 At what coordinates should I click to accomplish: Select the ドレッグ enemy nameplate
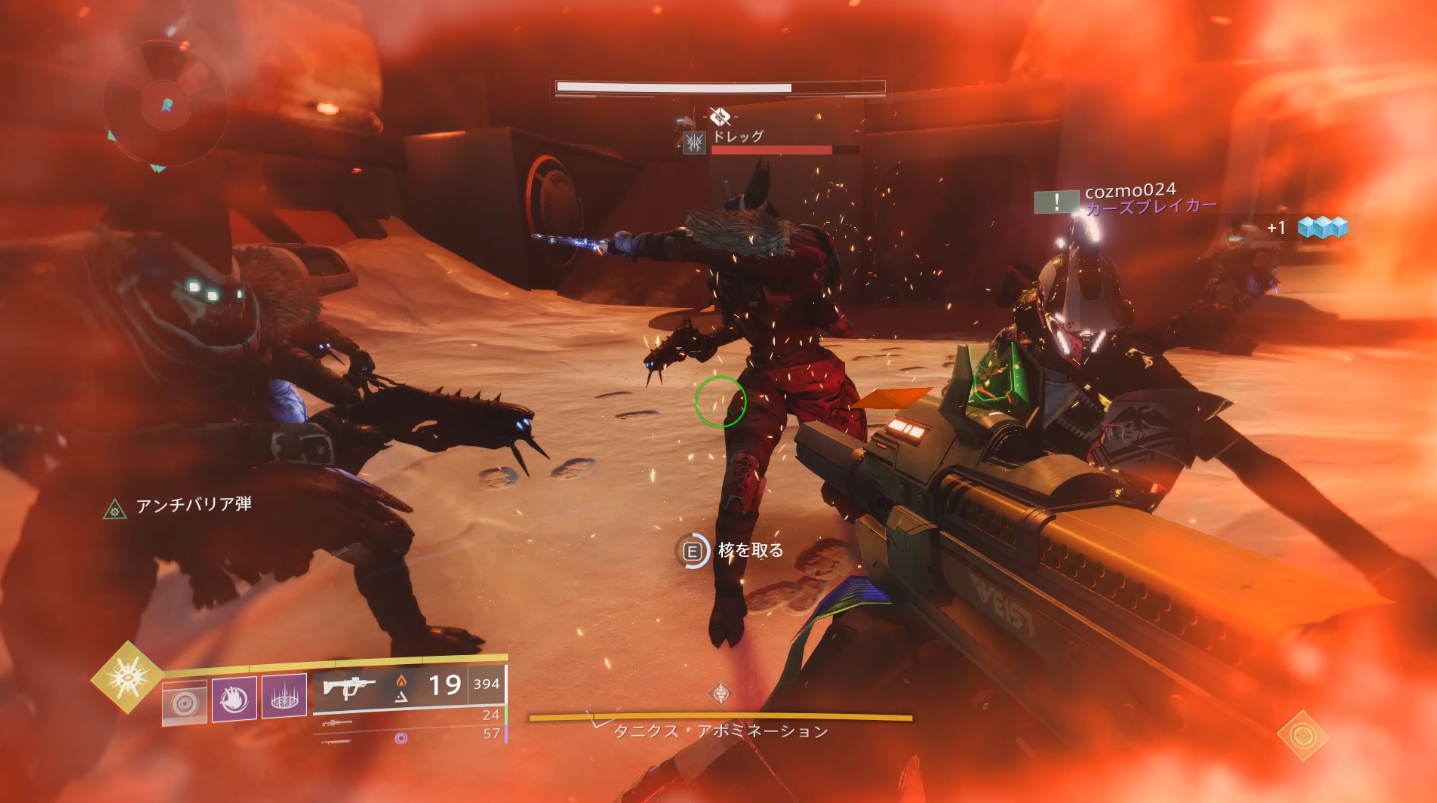(x=738, y=137)
